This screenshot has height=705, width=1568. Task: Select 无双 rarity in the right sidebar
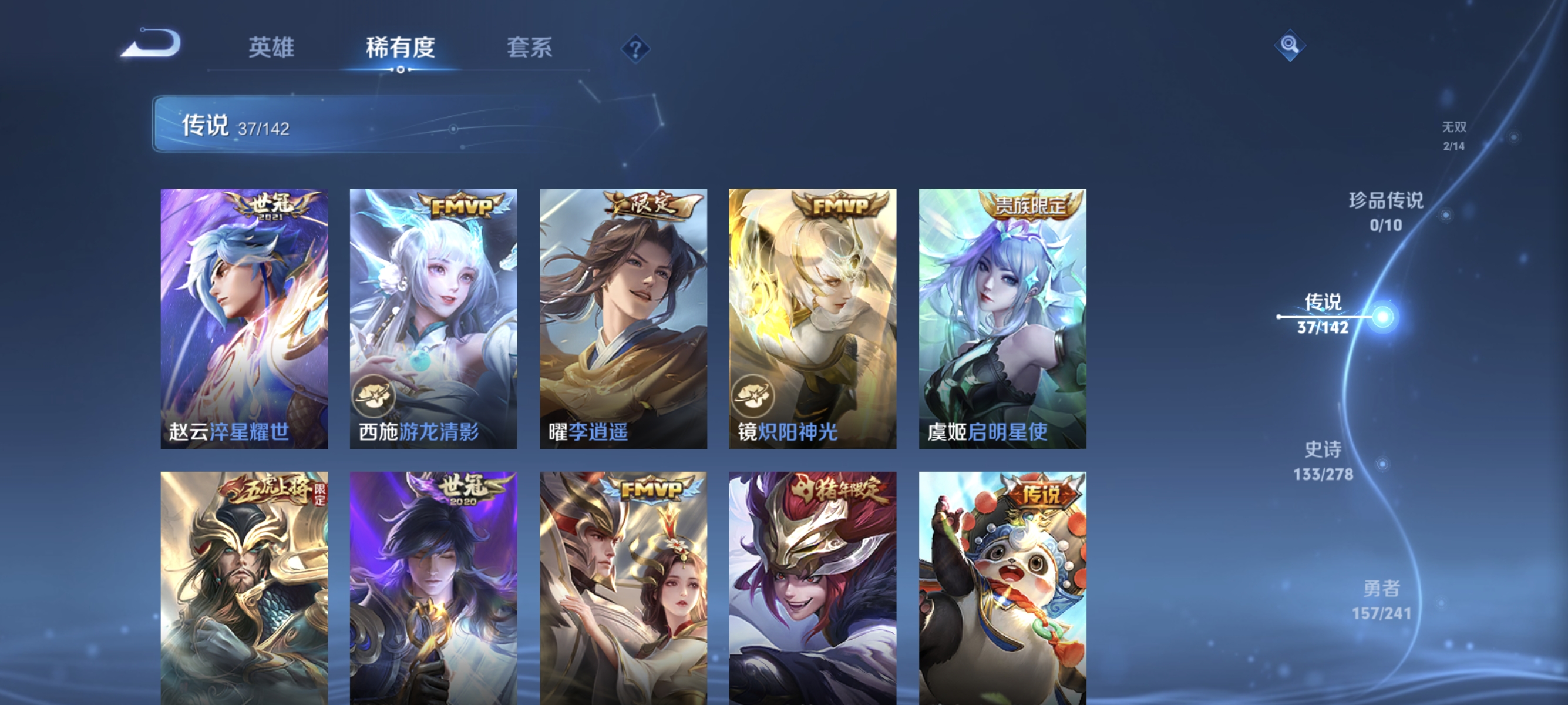[x=1454, y=136]
